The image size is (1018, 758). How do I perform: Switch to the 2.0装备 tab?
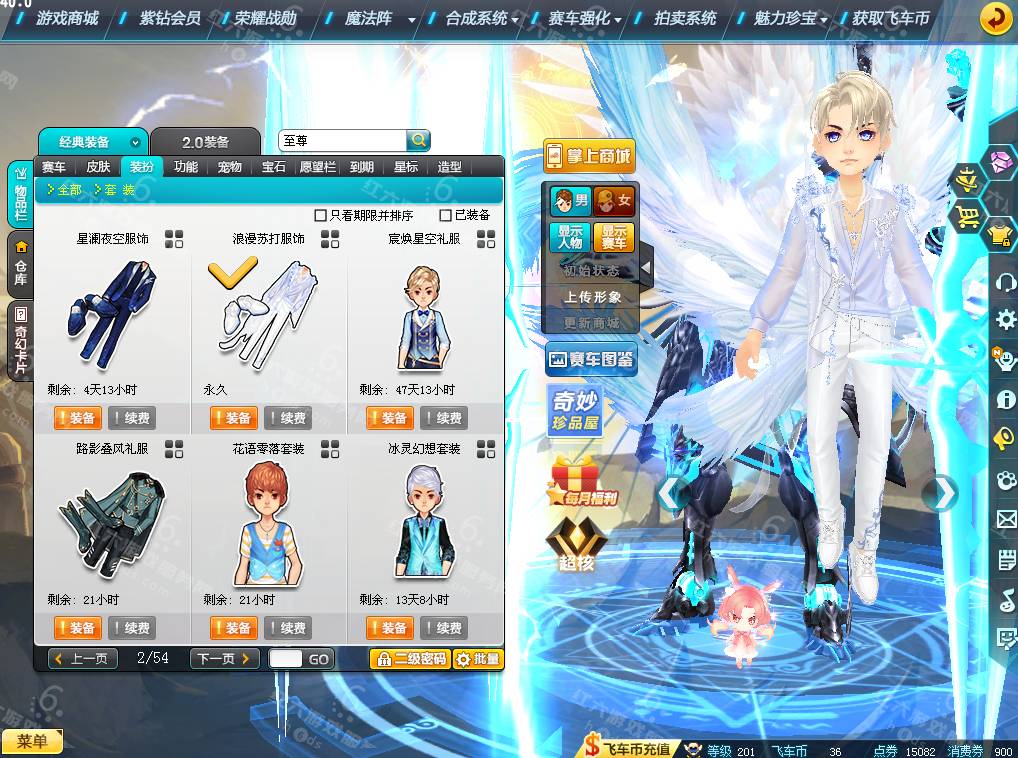coord(205,142)
